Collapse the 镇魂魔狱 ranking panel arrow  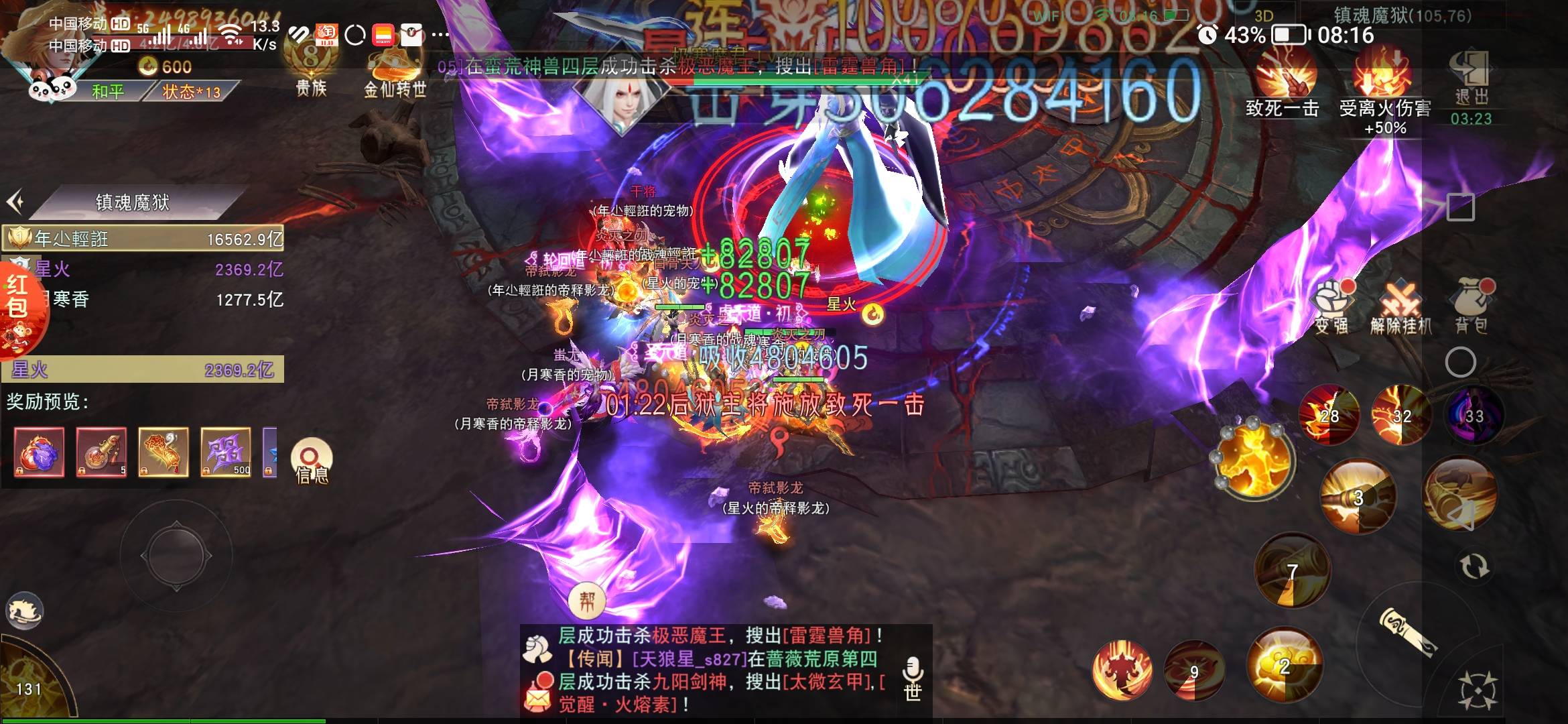[x=16, y=201]
